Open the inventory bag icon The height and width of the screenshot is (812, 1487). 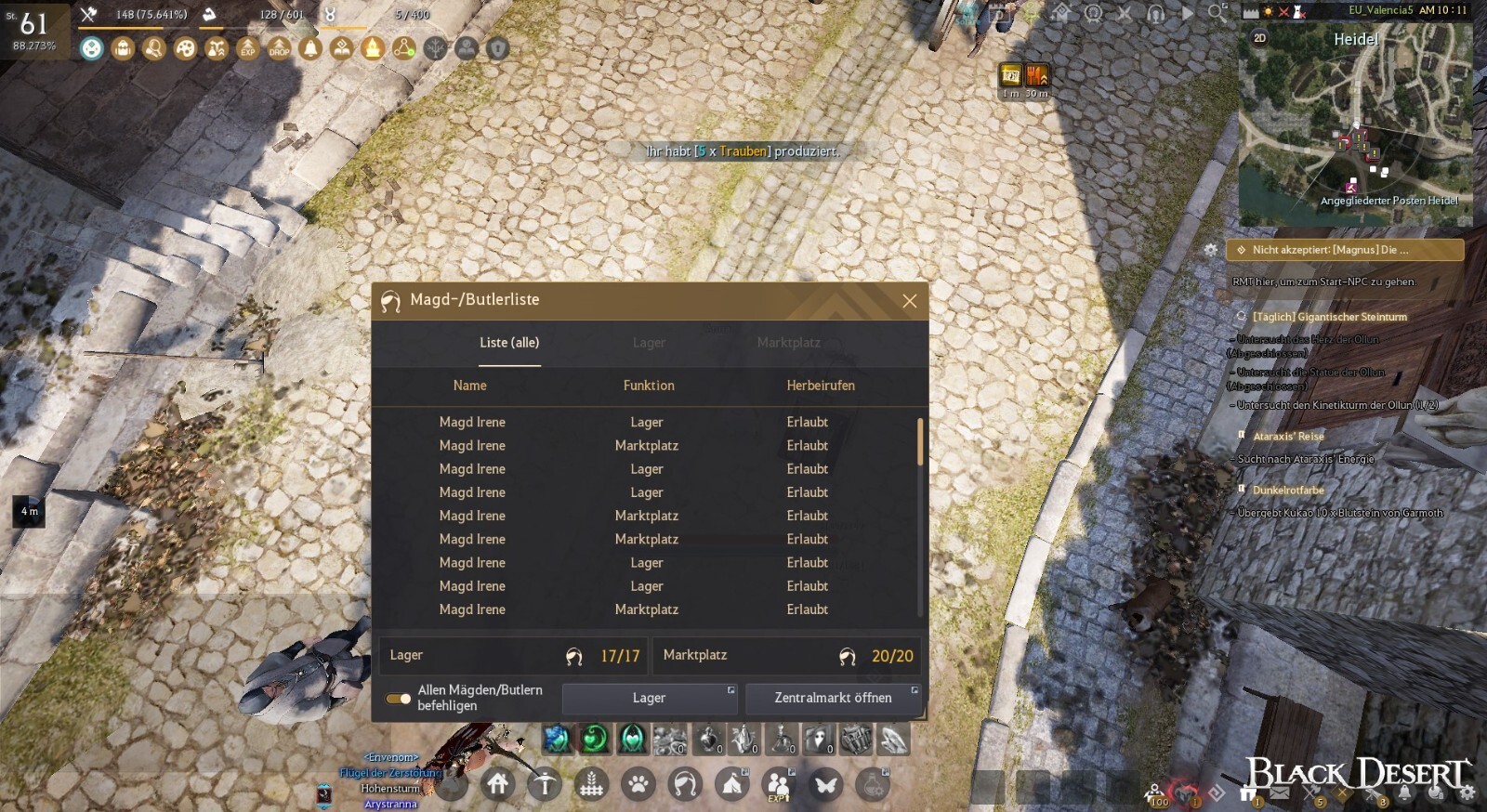pyautogui.click(x=124, y=48)
